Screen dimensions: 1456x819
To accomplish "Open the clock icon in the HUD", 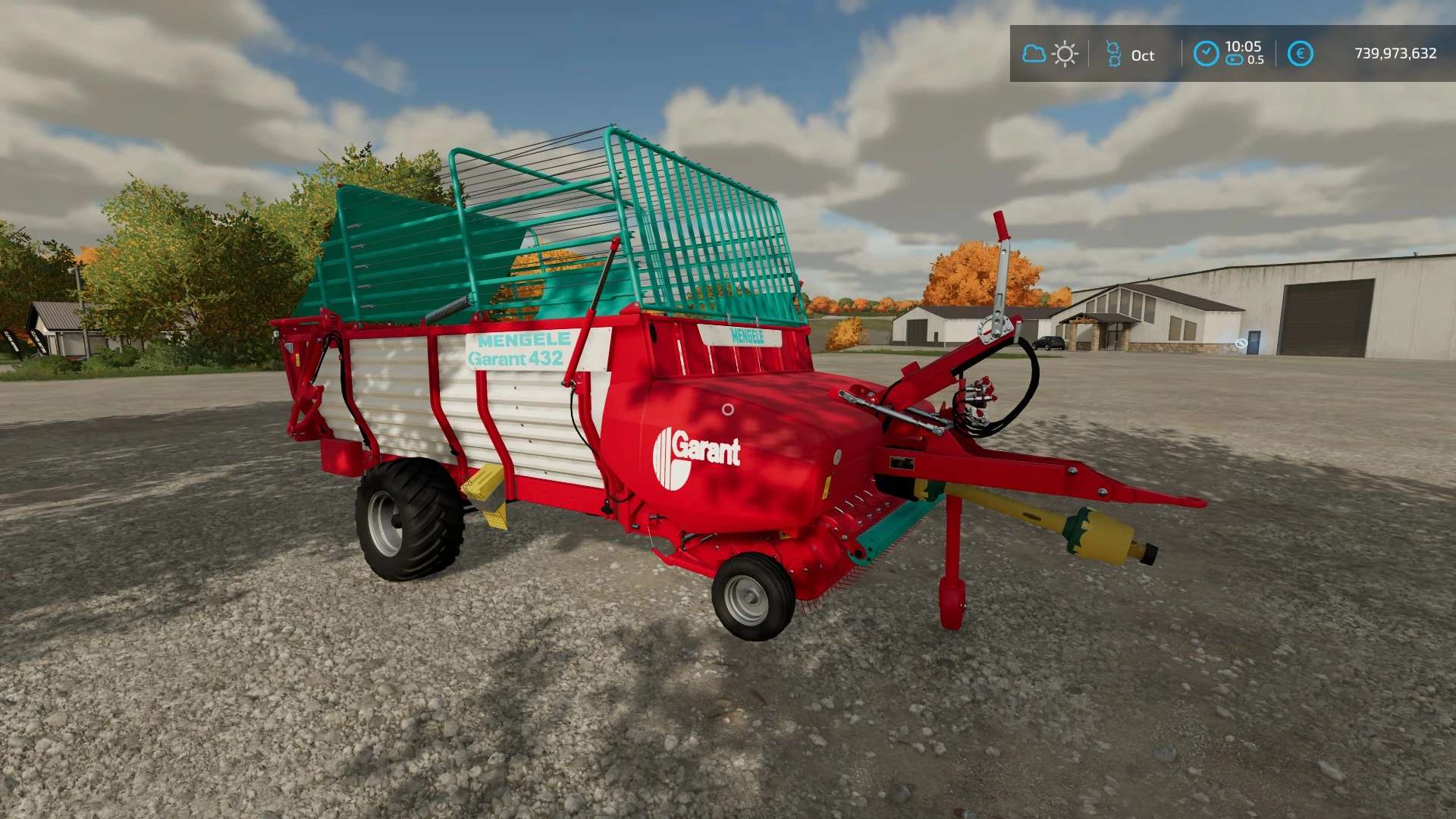I will (1206, 53).
